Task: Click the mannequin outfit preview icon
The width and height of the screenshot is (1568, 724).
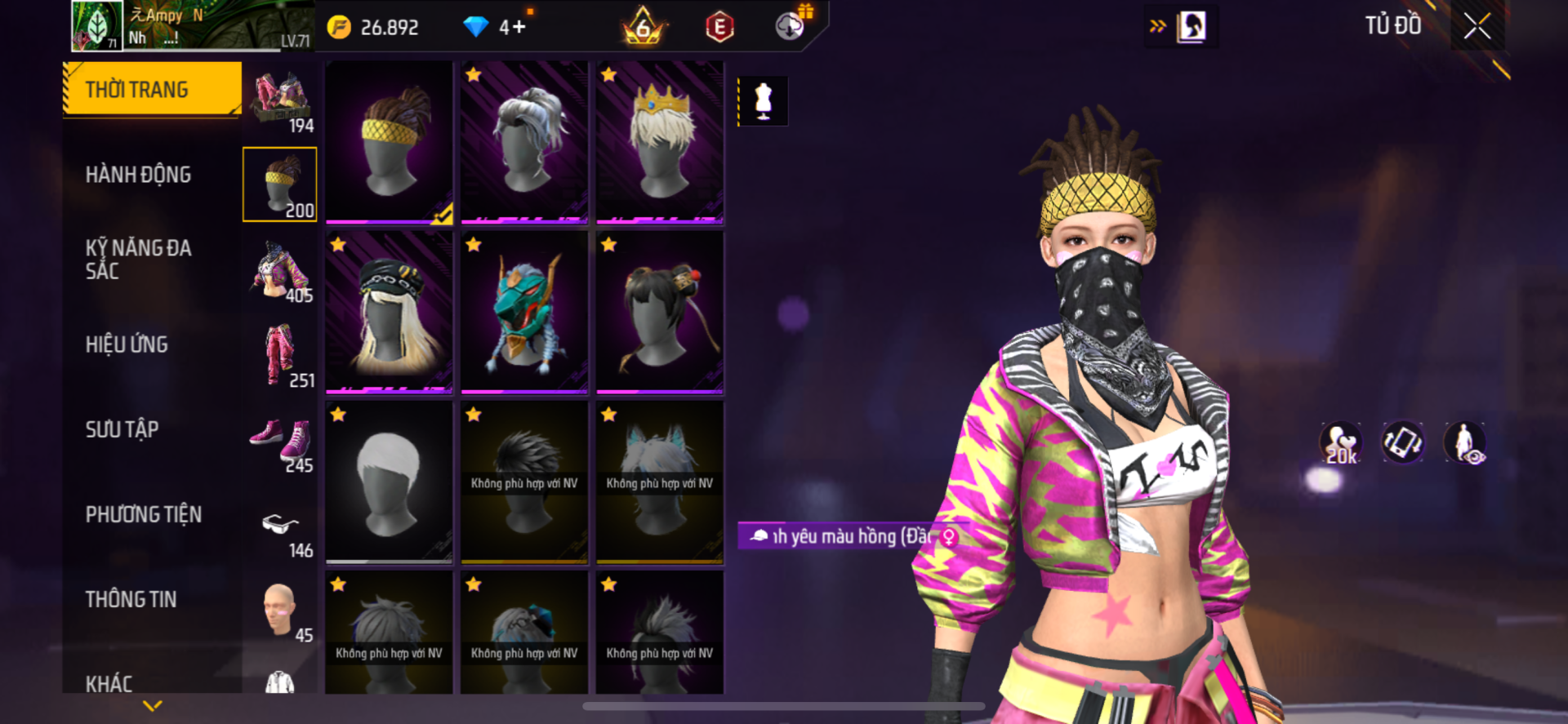Action: (763, 101)
